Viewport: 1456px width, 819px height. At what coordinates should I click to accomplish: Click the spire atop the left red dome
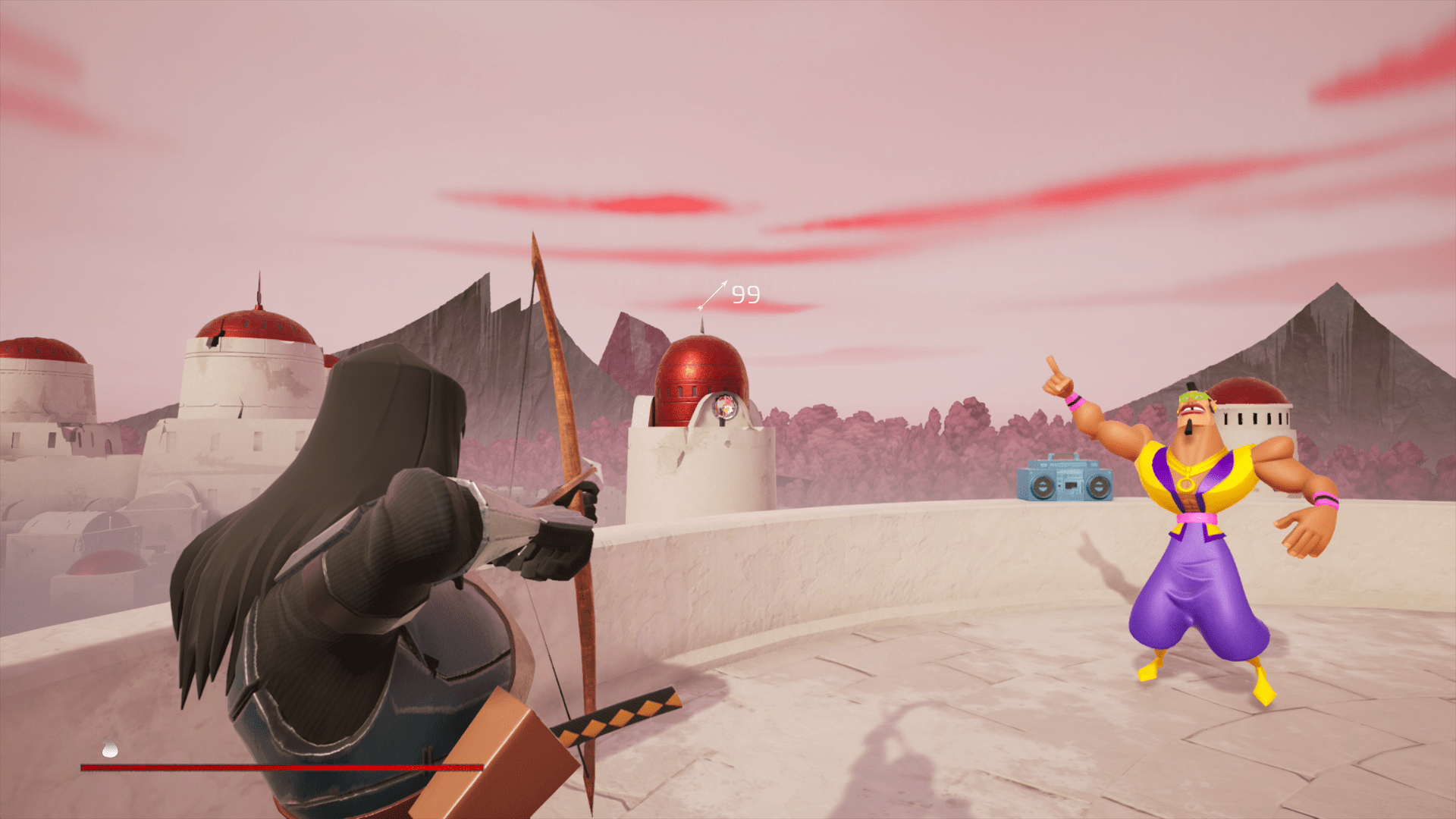[x=258, y=288]
